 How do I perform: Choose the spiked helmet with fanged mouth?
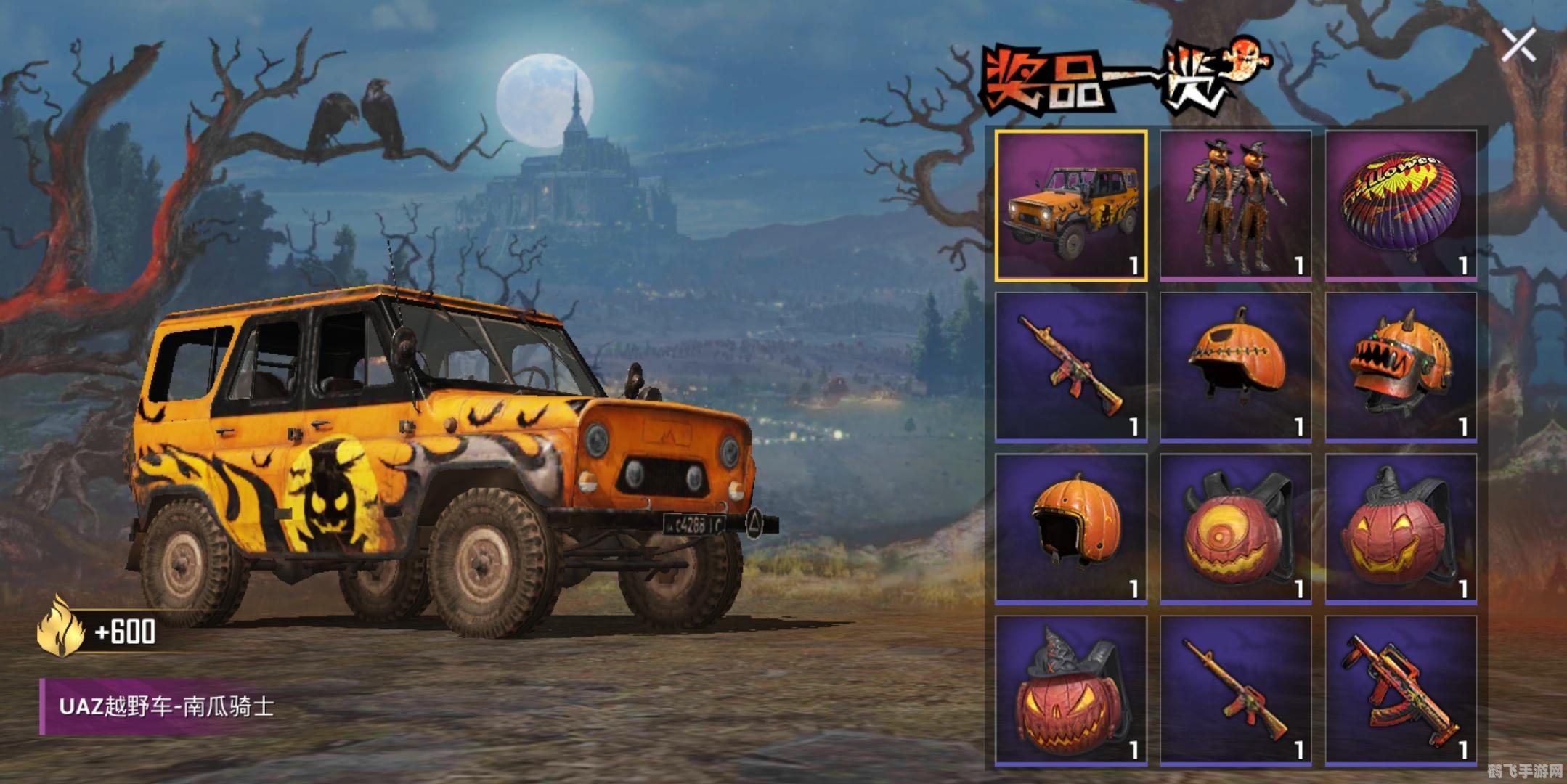click(x=1401, y=367)
